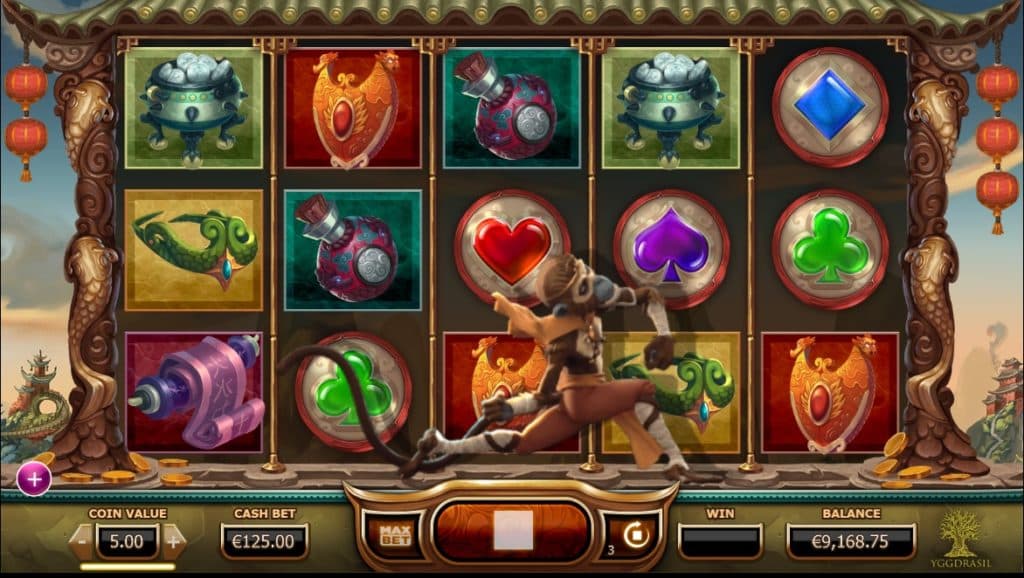Decrease the coin value with the minus button
This screenshot has height=578, width=1024.
82,542
